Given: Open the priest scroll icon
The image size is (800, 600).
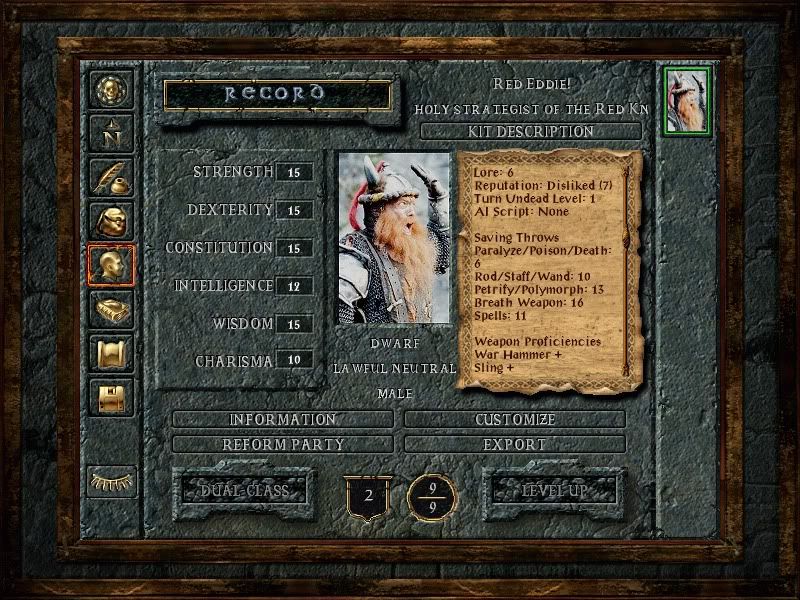Looking at the screenshot, I should 108,353.
